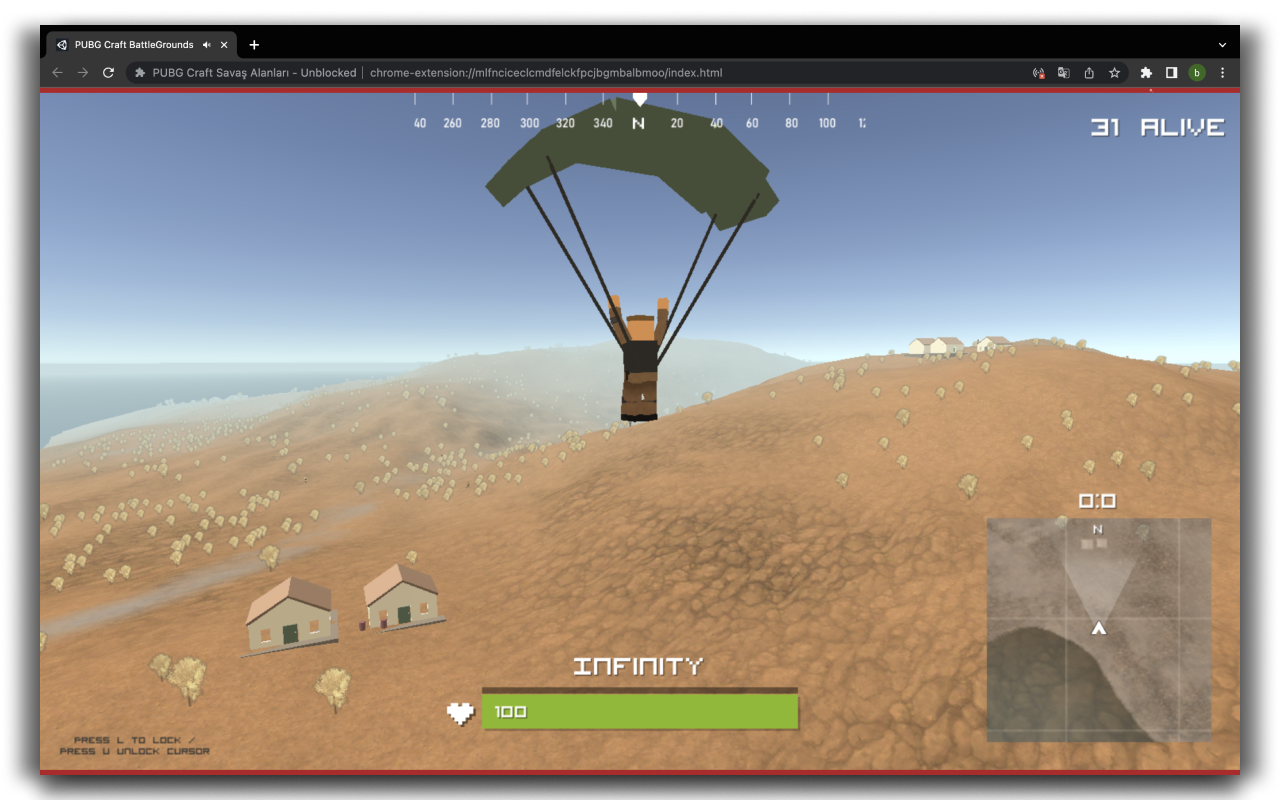Screen dimensions: 1280x800
Task: Open the share icon in the toolbar
Action: click(1089, 72)
